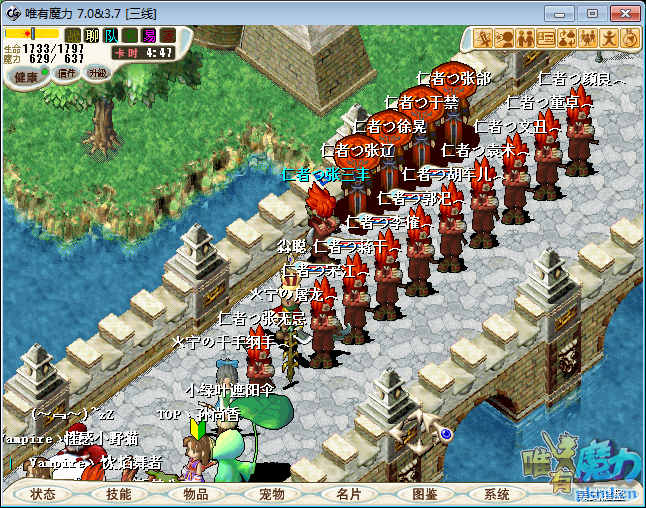Toggle the 名 name card switch
This screenshot has width=646, height=508.
click(129, 36)
